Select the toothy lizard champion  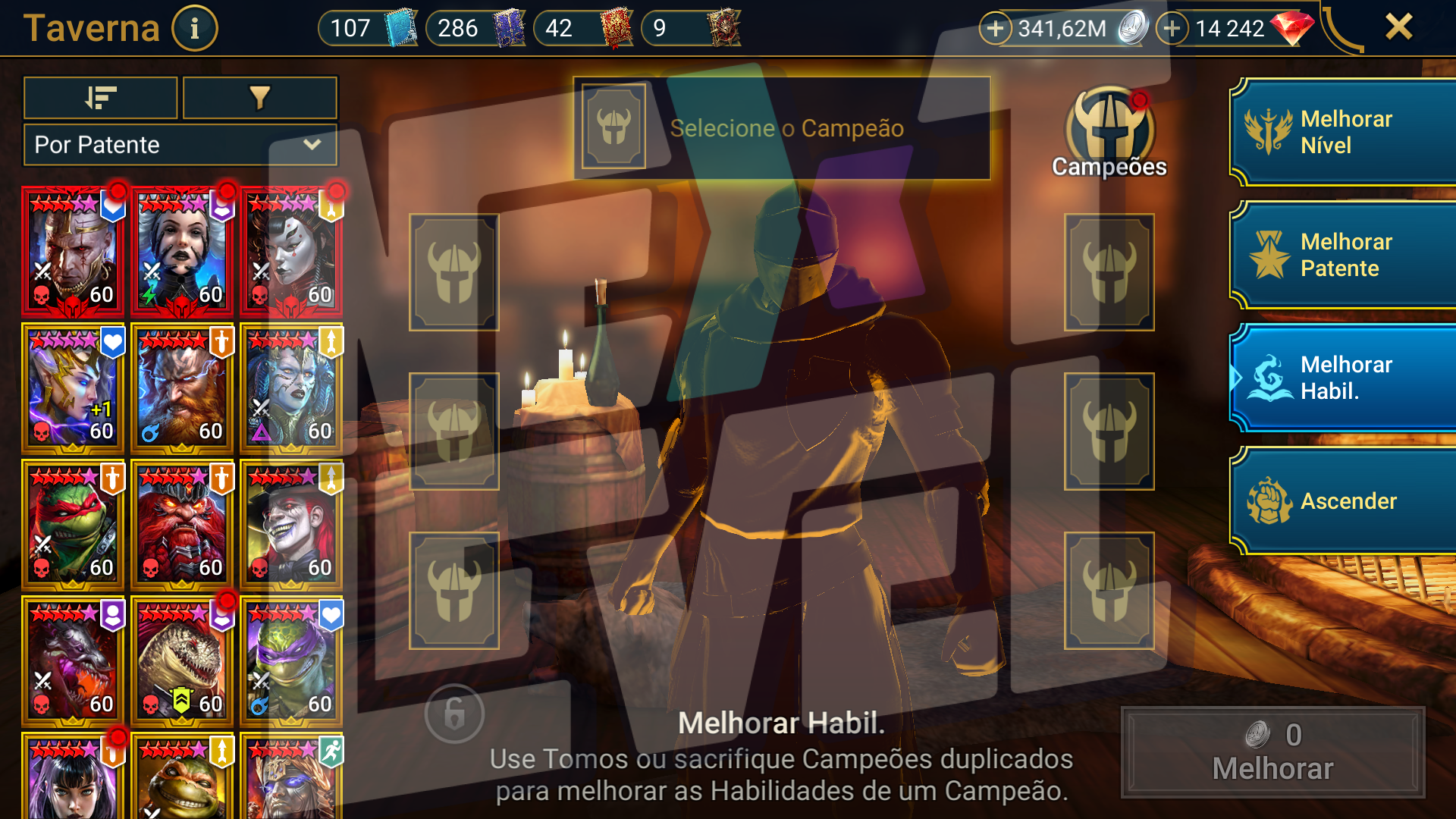click(182, 661)
